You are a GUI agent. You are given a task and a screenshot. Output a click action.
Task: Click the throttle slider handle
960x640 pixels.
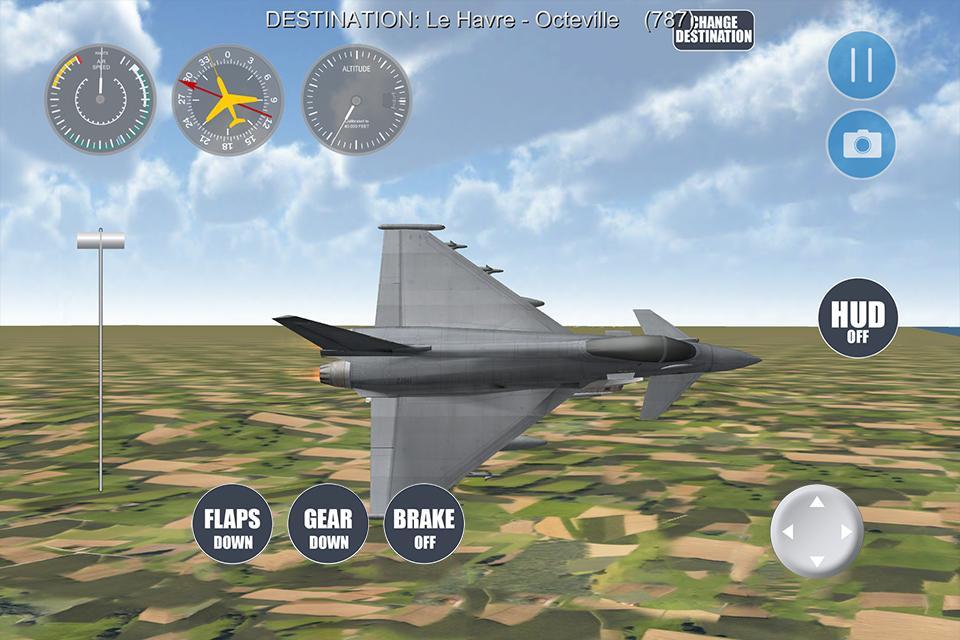point(101,239)
